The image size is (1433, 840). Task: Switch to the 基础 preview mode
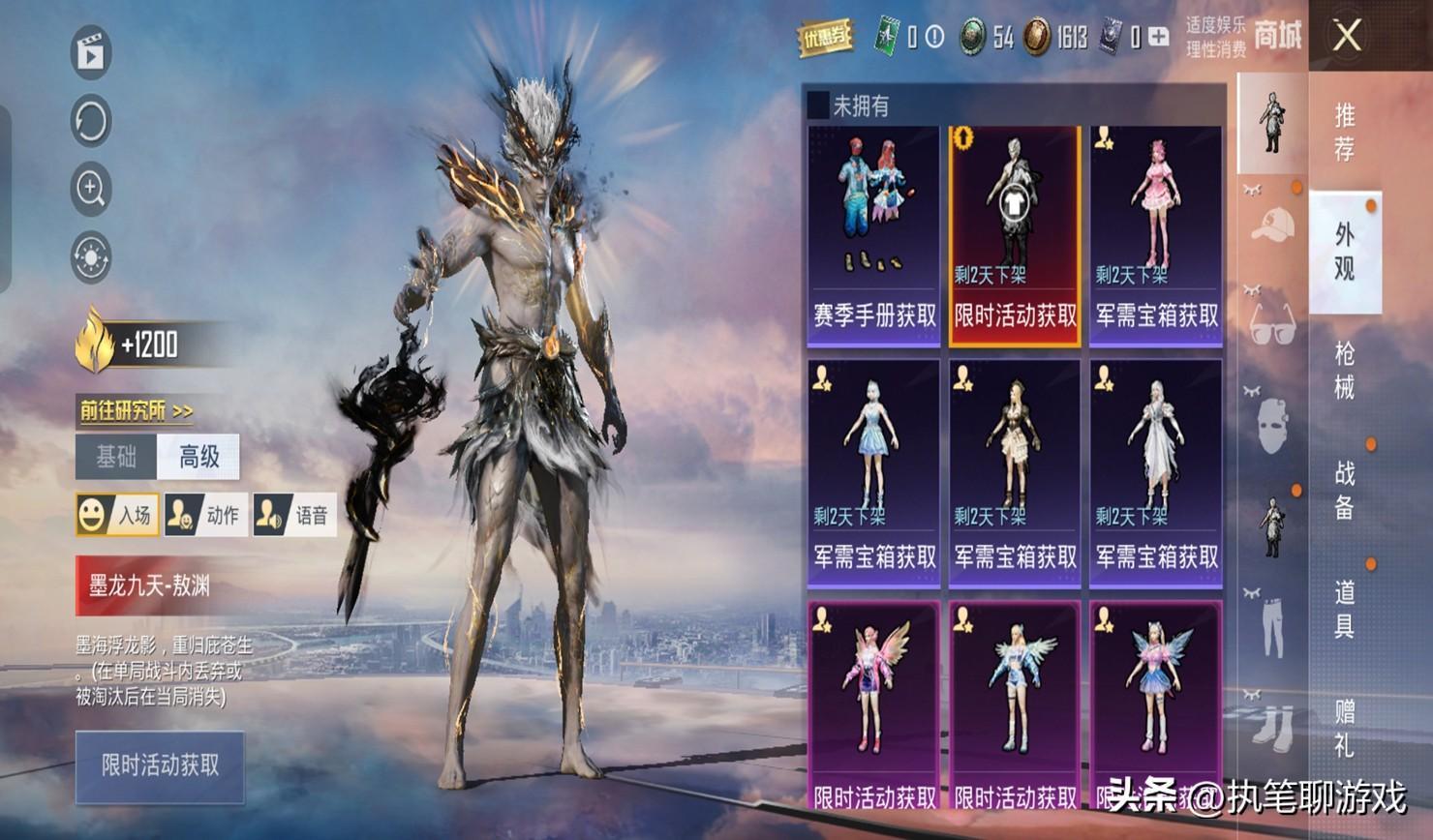tap(116, 457)
